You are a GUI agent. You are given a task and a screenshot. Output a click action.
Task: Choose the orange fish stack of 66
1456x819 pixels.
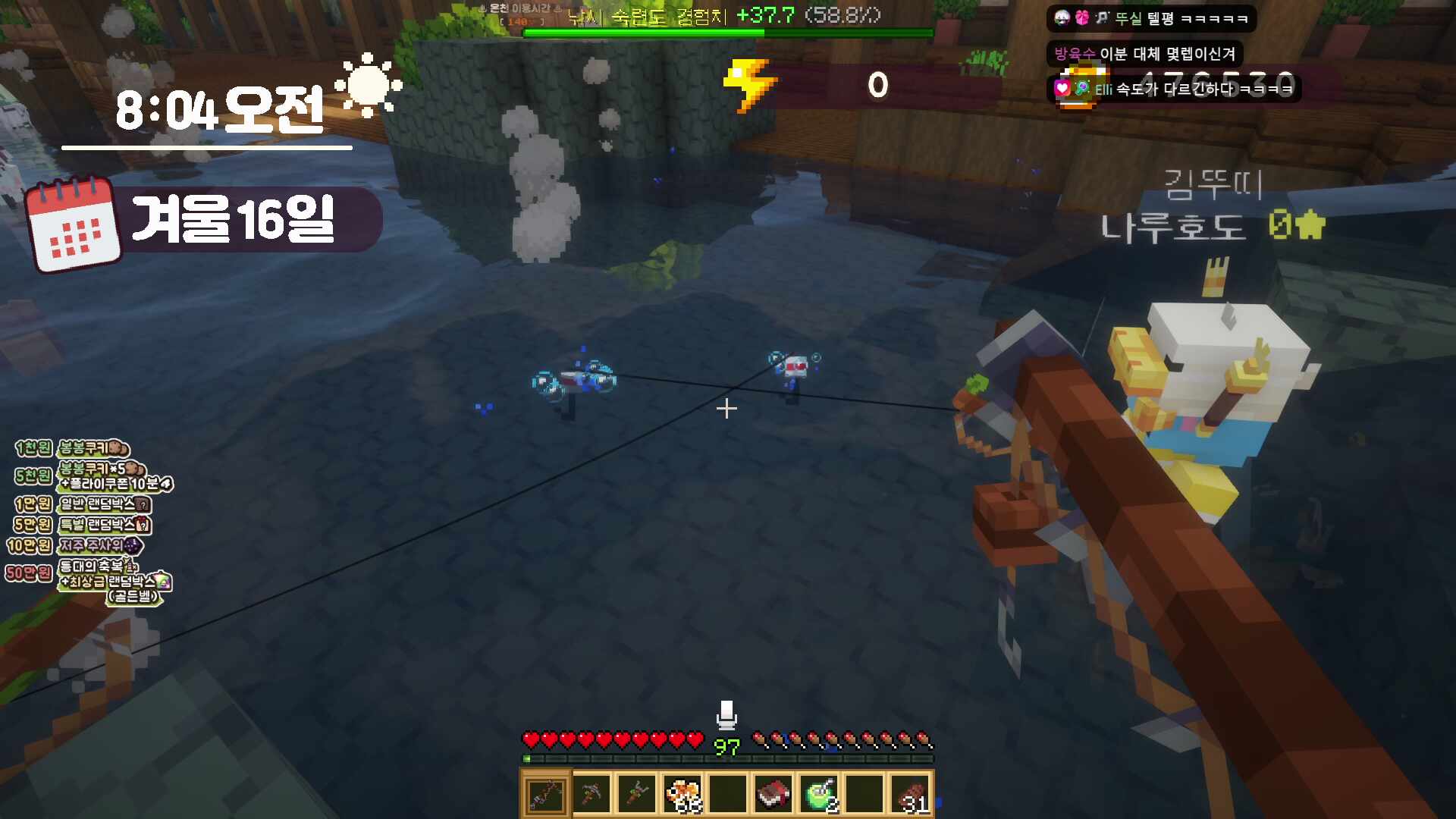682,795
